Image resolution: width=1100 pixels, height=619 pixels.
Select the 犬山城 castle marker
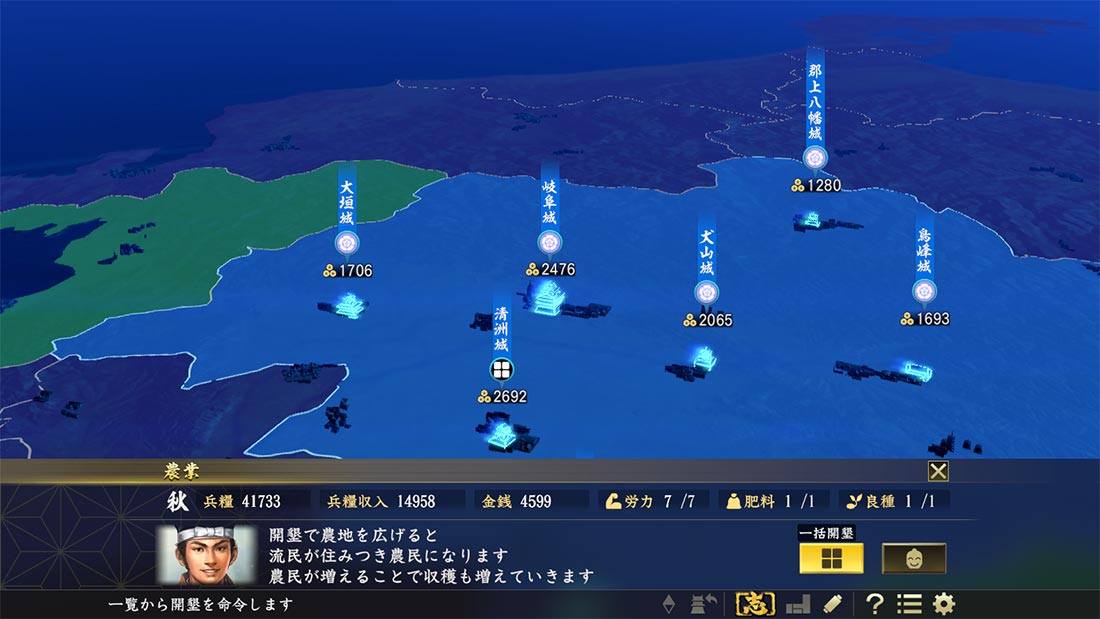(x=706, y=293)
